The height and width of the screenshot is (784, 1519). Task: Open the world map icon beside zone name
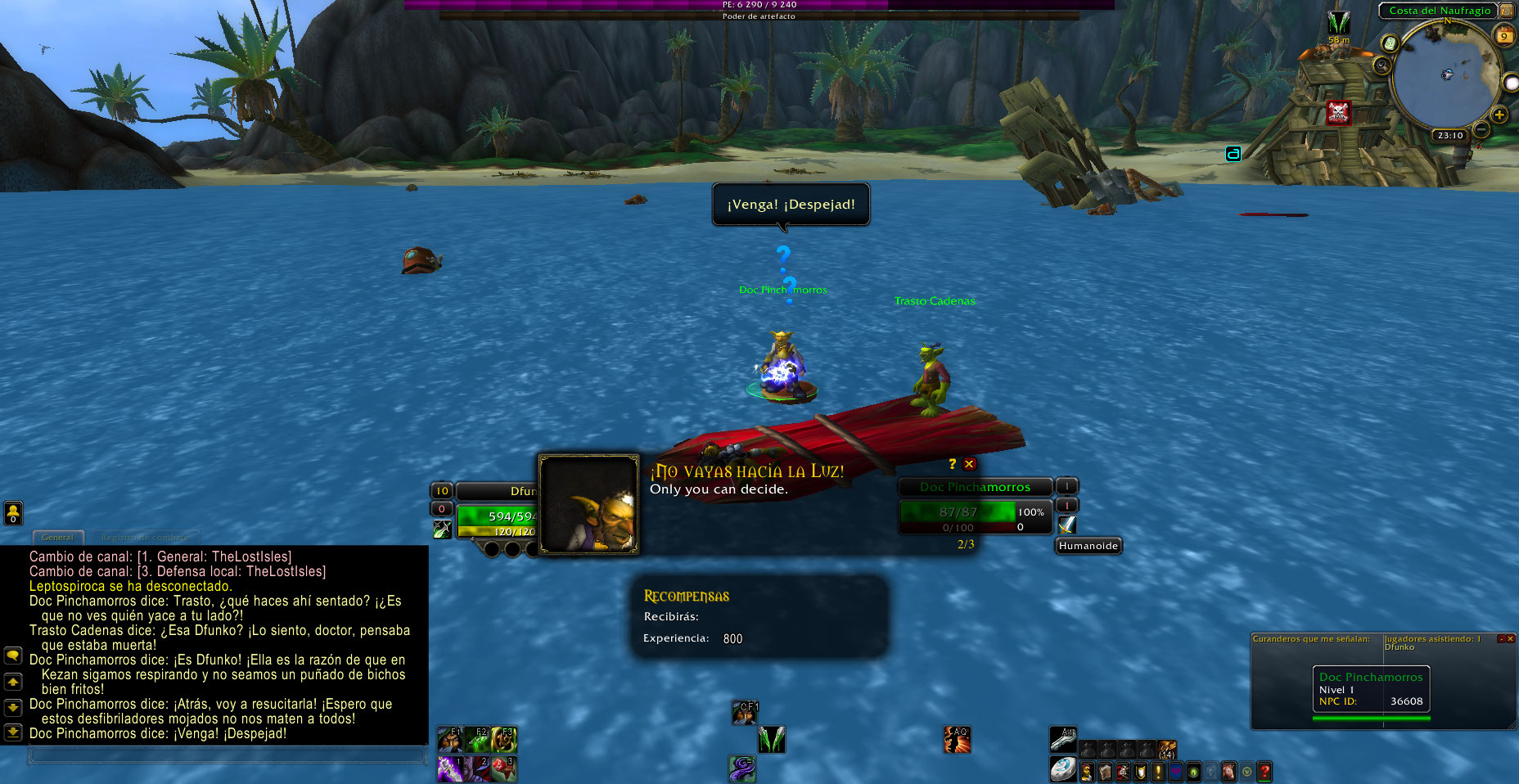coord(1507,11)
